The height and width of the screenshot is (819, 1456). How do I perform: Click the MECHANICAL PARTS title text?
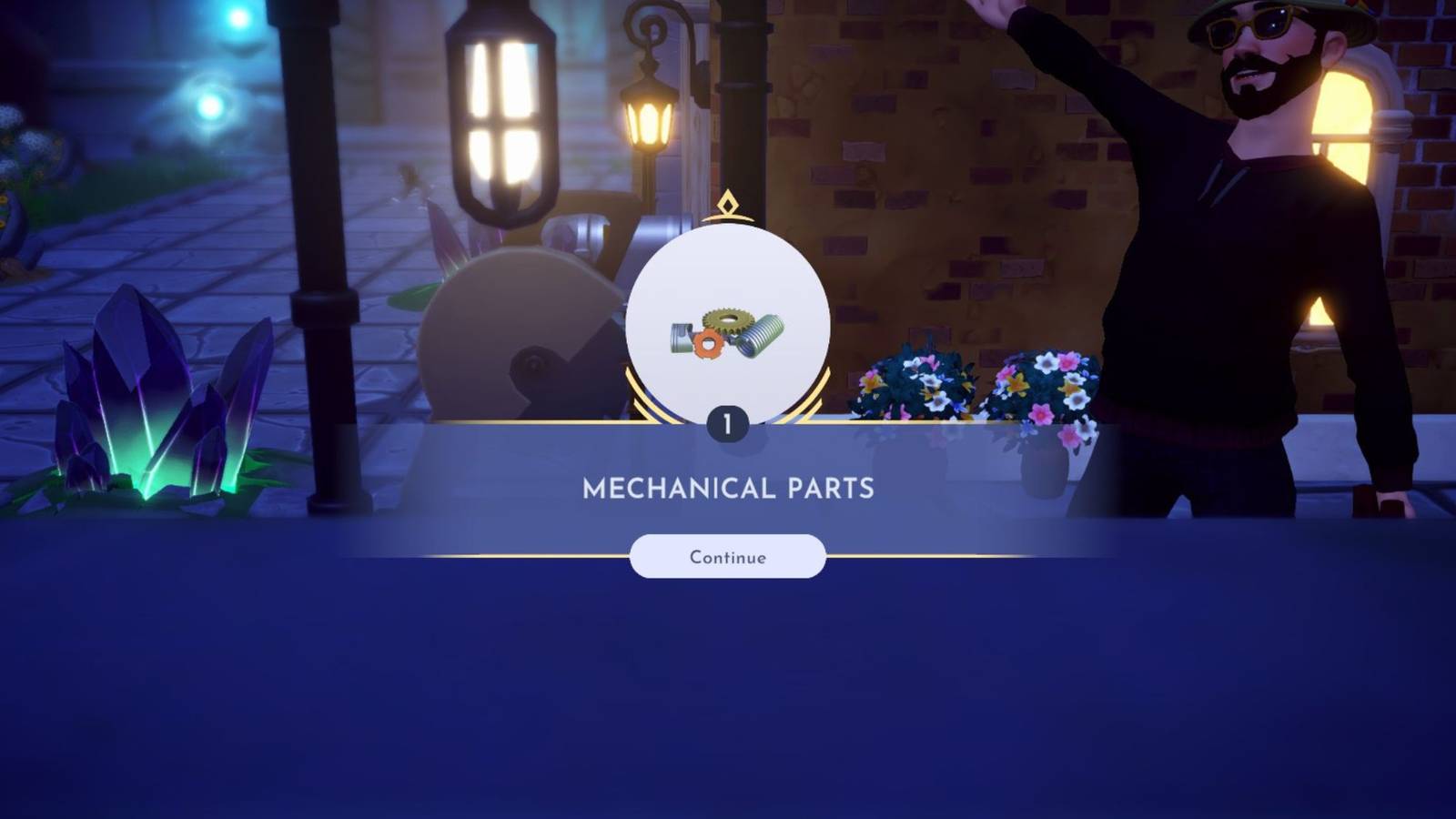728,489
